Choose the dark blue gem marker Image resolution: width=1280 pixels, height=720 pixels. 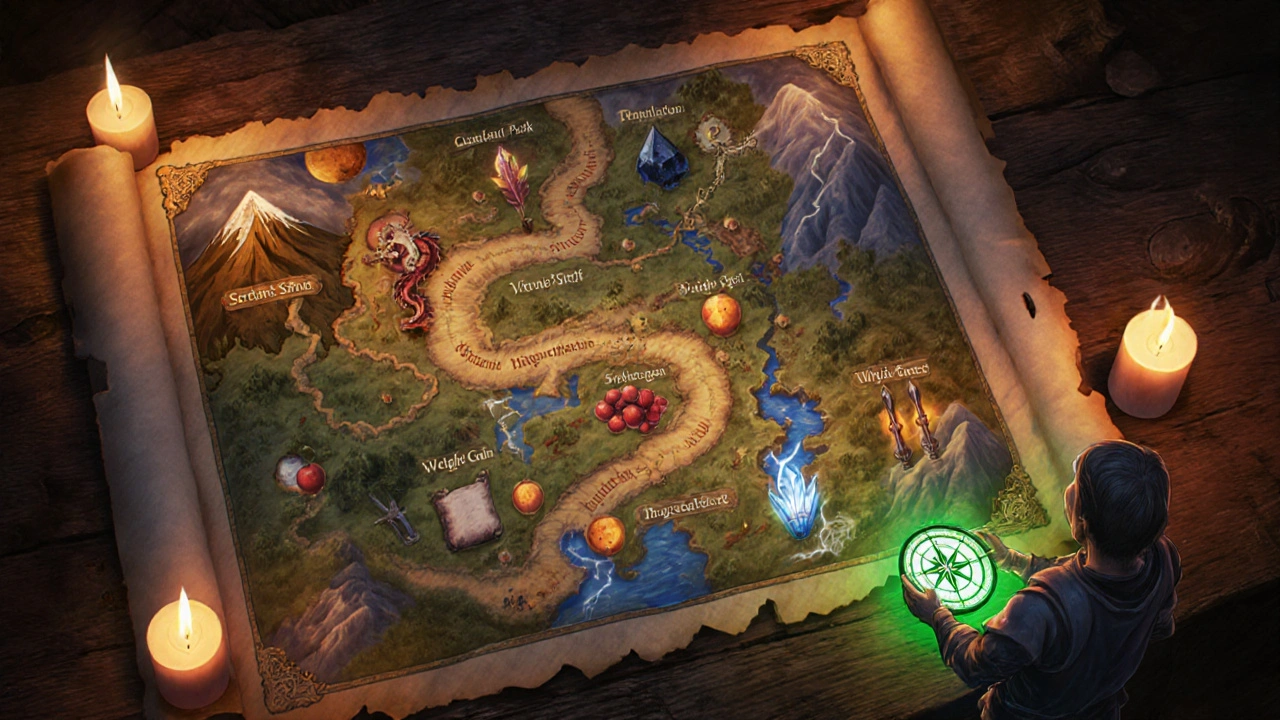click(661, 156)
